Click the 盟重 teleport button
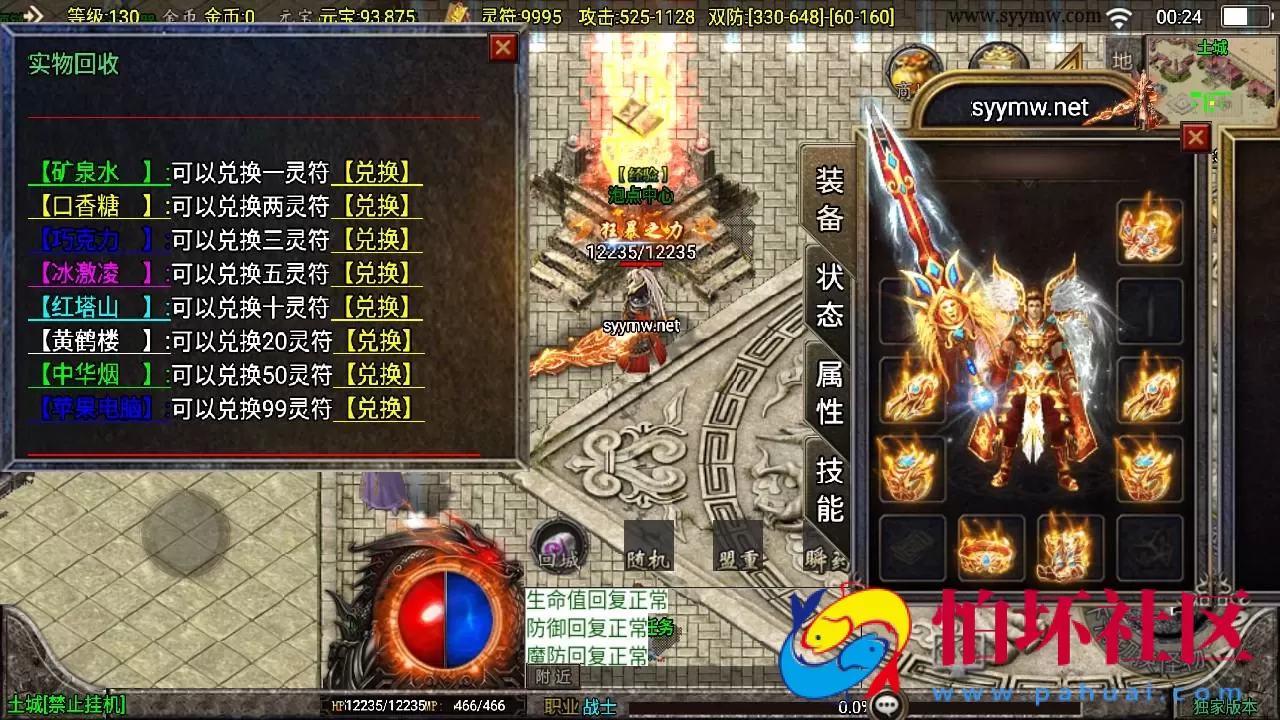The width and height of the screenshot is (1280, 720). click(738, 545)
